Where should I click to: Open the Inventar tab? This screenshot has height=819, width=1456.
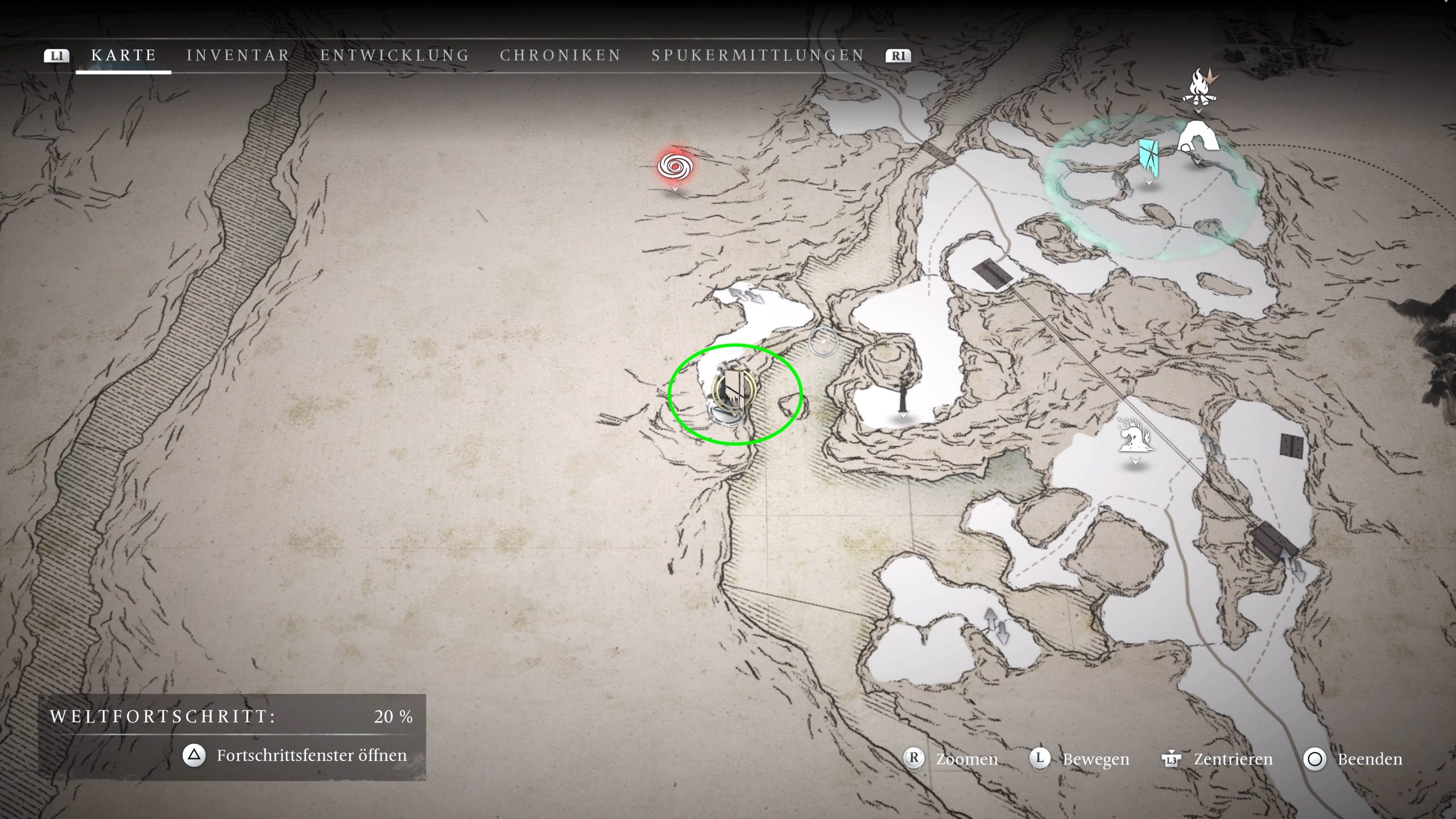[238, 55]
